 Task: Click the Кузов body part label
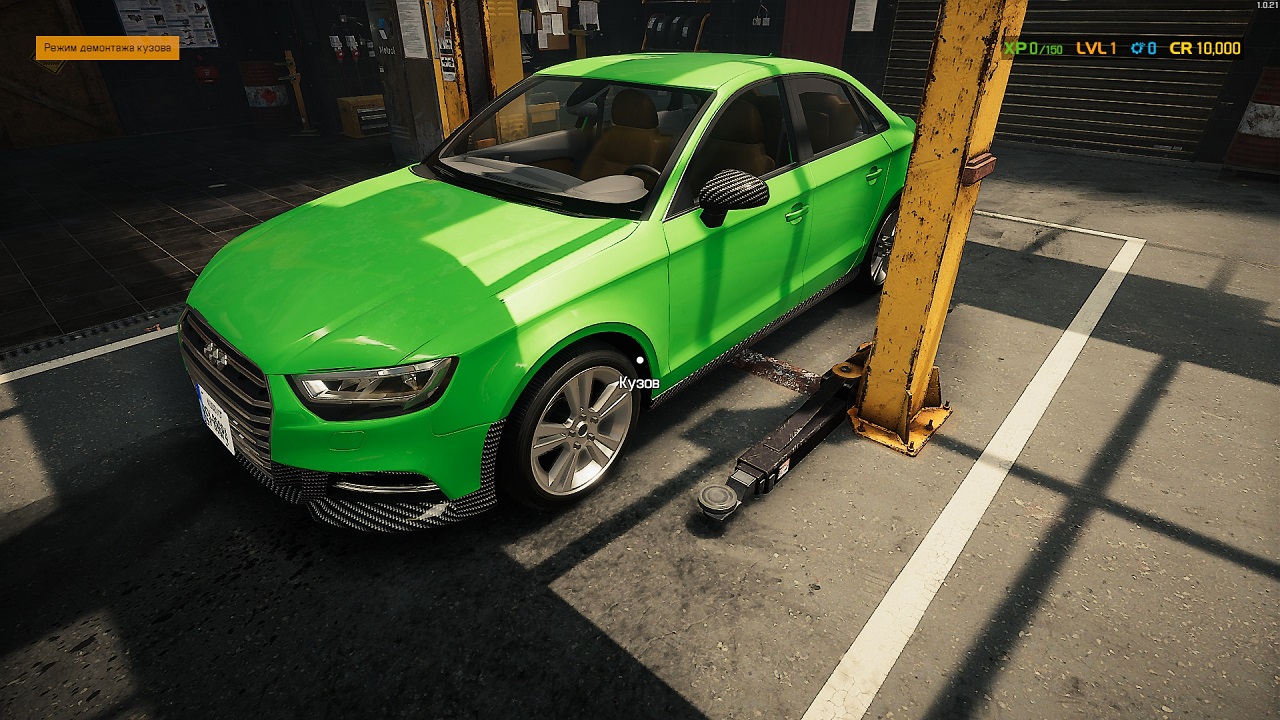tap(639, 384)
